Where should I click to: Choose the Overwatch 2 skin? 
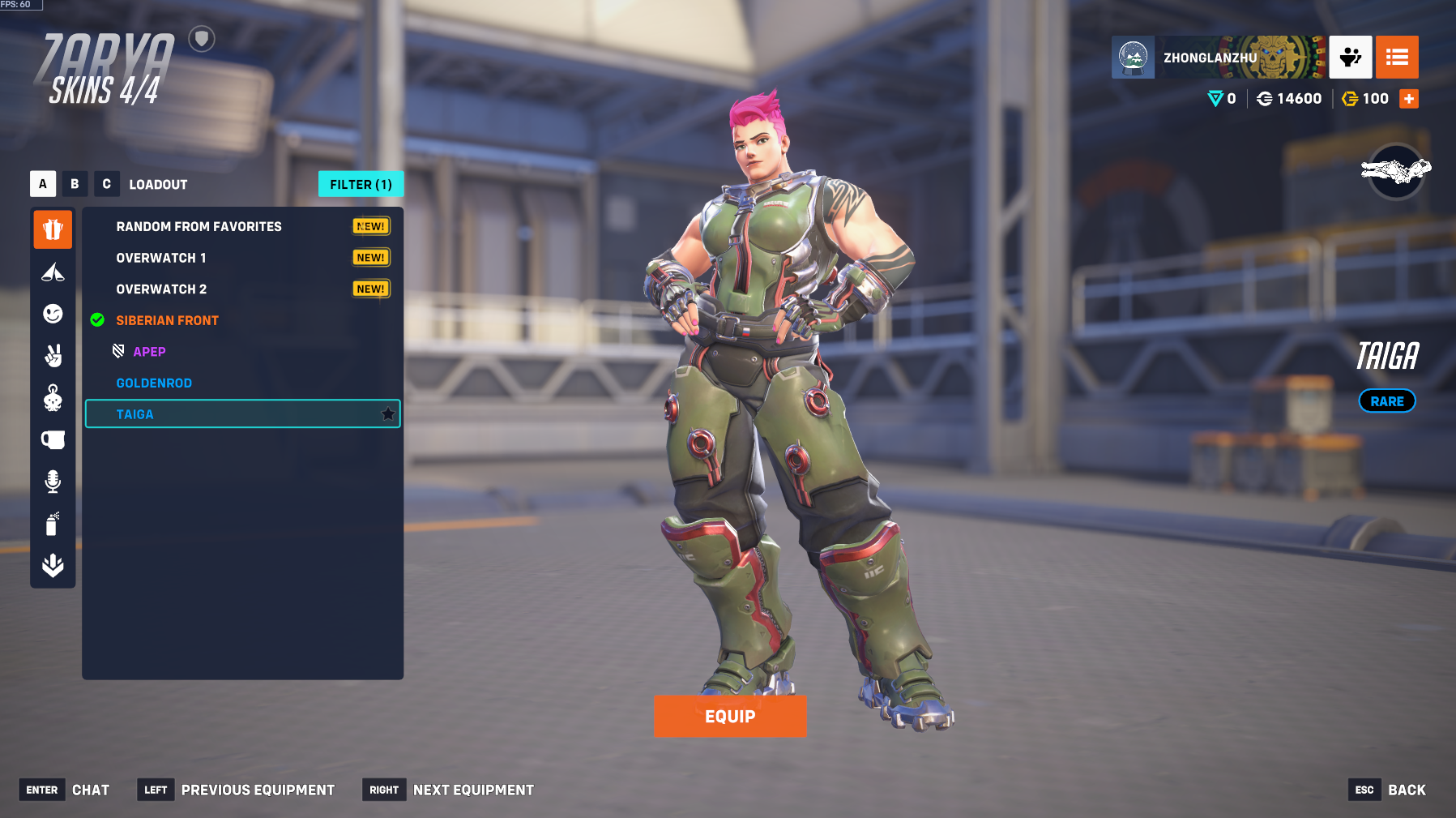point(161,289)
